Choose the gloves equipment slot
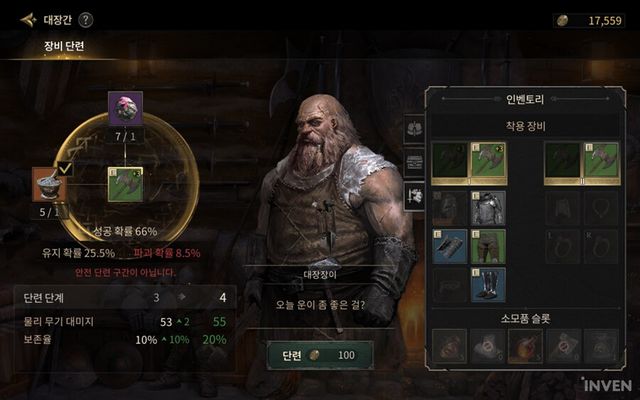This screenshot has height=400, width=640. (450, 246)
